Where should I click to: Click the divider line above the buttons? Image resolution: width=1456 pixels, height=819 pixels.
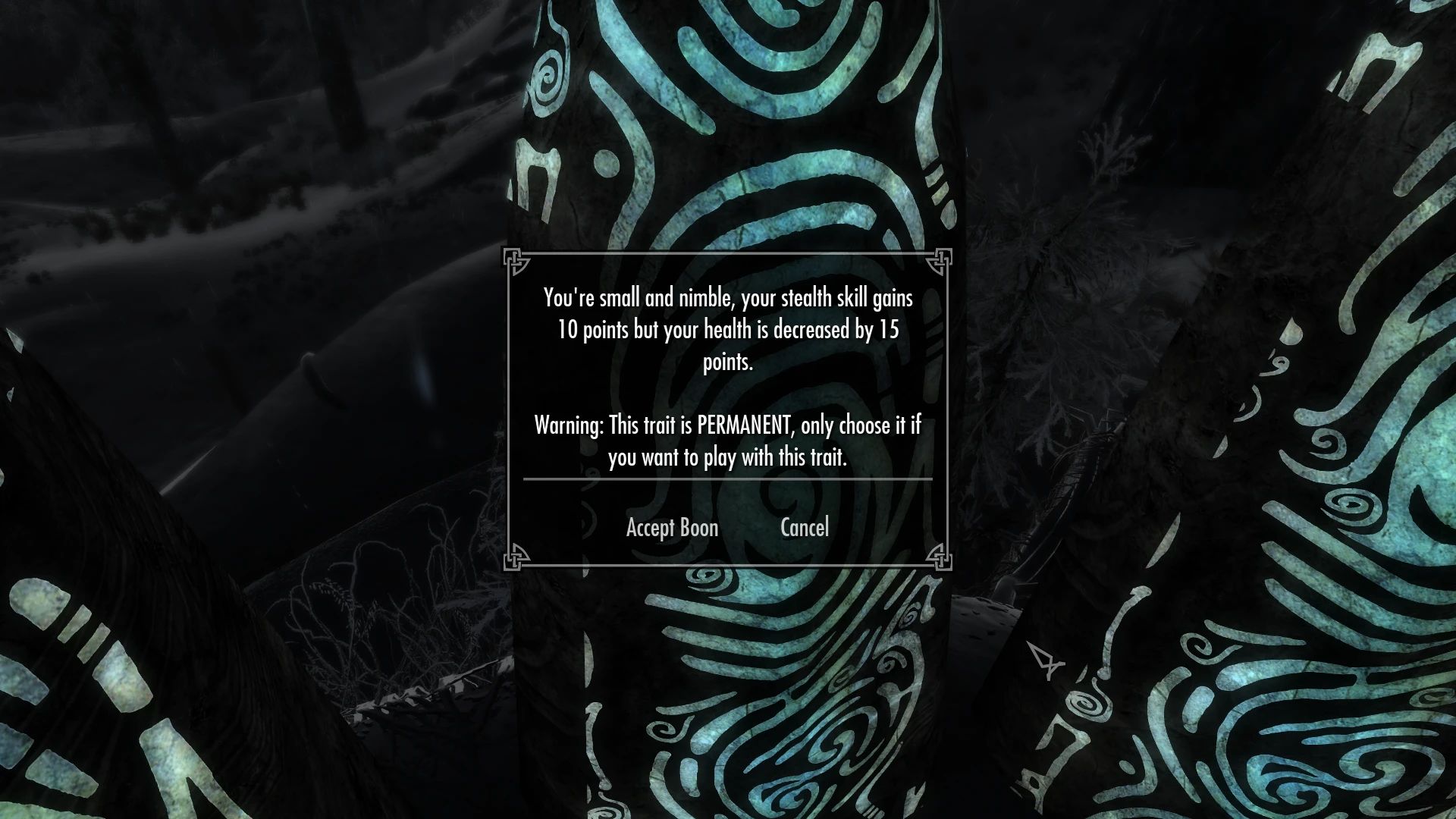726,479
